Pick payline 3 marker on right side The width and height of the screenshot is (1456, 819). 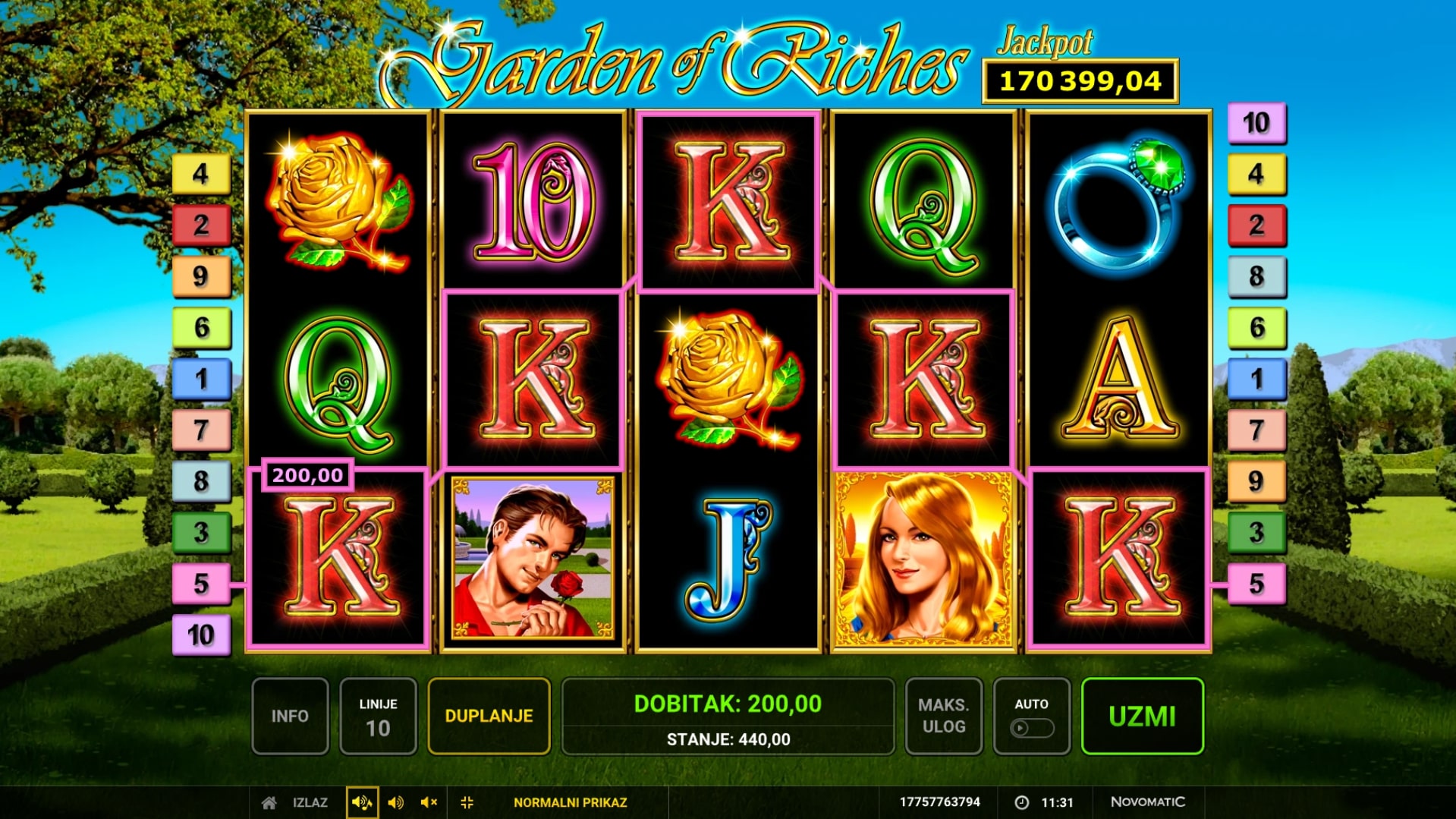tap(1256, 532)
